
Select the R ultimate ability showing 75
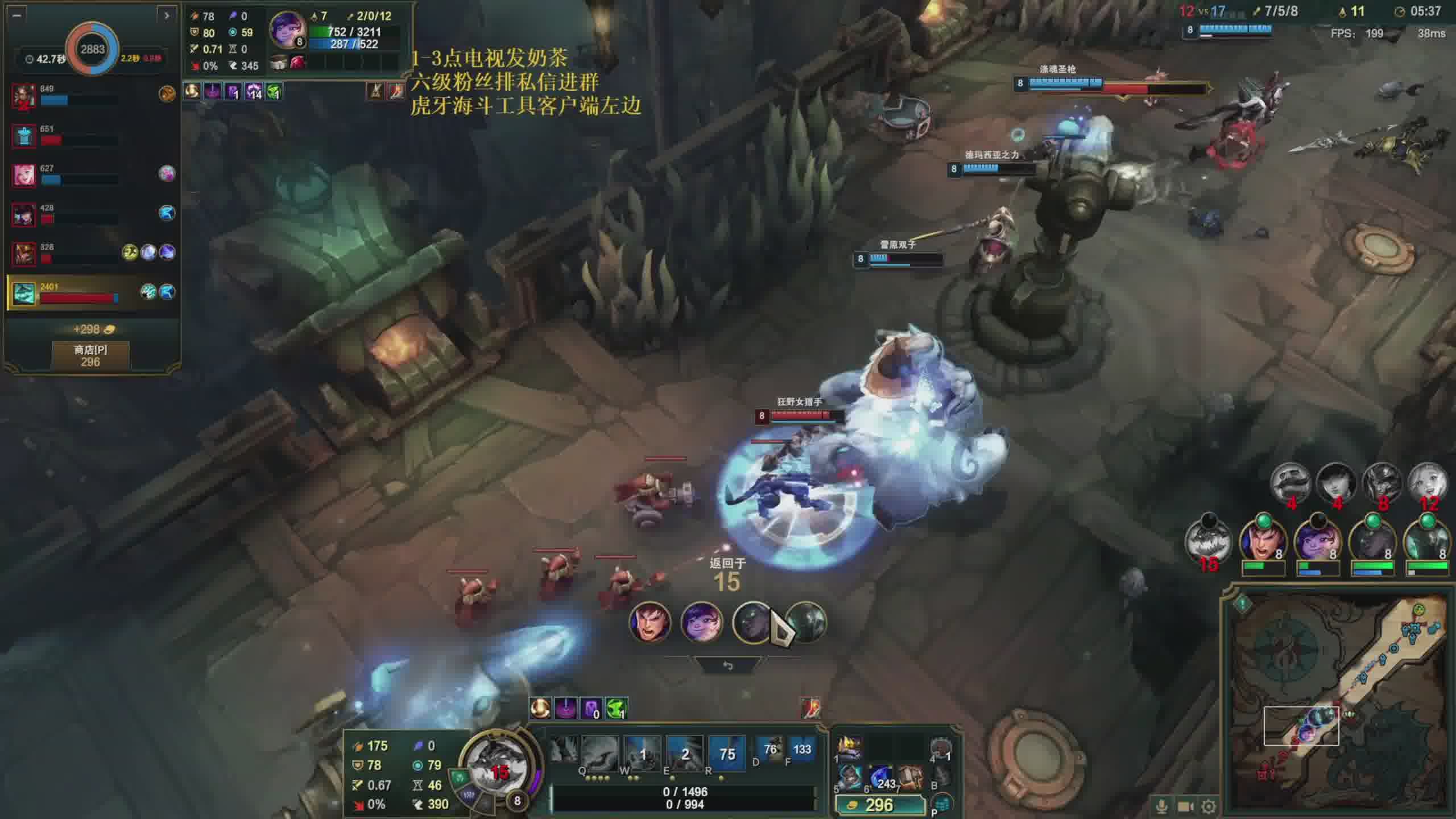pyautogui.click(x=726, y=753)
